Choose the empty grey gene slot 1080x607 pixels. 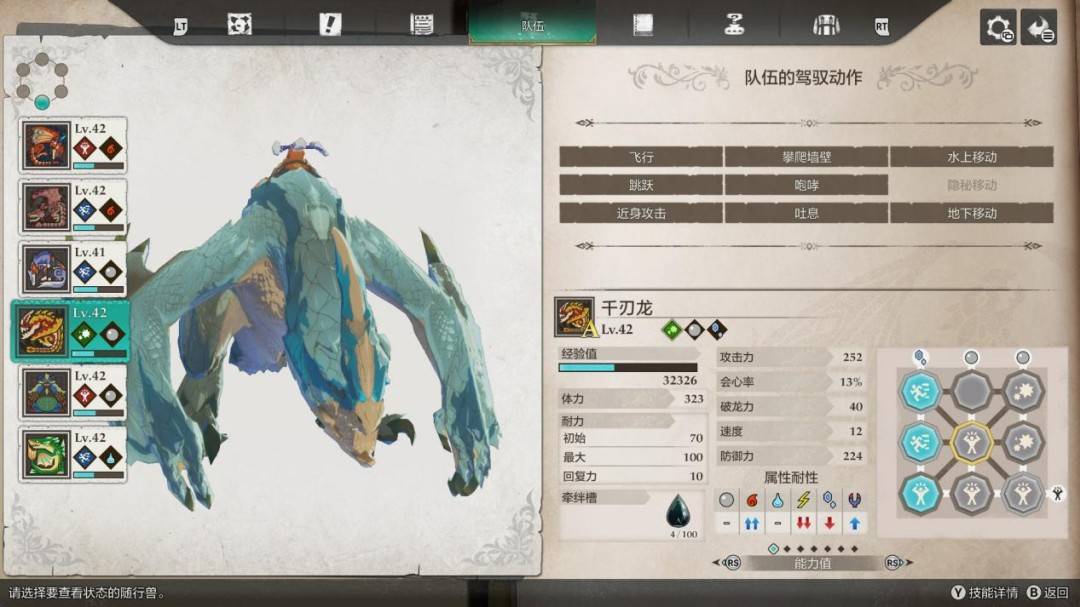pyautogui.click(x=971, y=389)
